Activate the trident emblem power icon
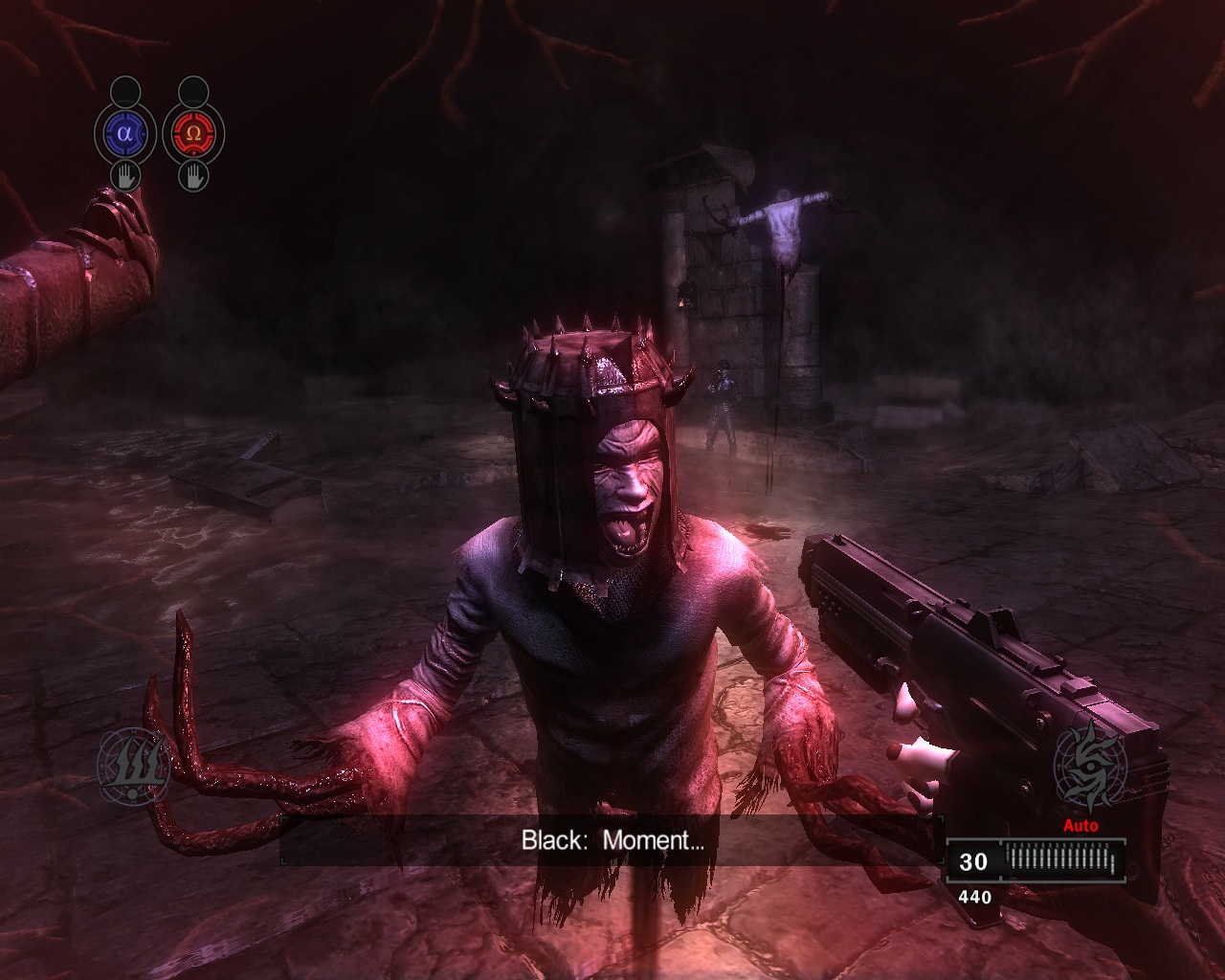Image resolution: width=1225 pixels, height=980 pixels. (x=135, y=765)
